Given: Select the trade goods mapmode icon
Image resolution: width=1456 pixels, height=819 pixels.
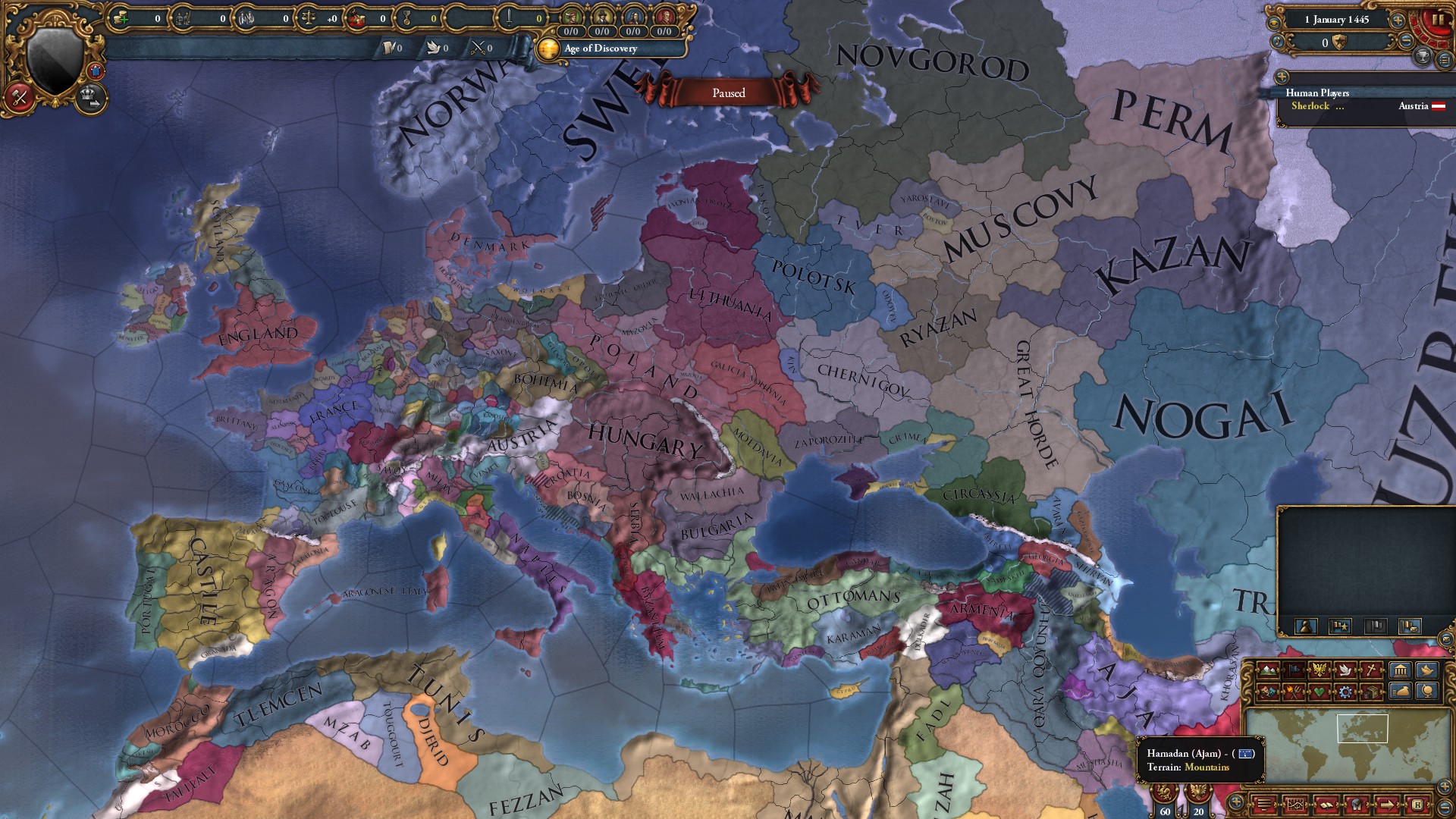Looking at the screenshot, I should (1373, 691).
